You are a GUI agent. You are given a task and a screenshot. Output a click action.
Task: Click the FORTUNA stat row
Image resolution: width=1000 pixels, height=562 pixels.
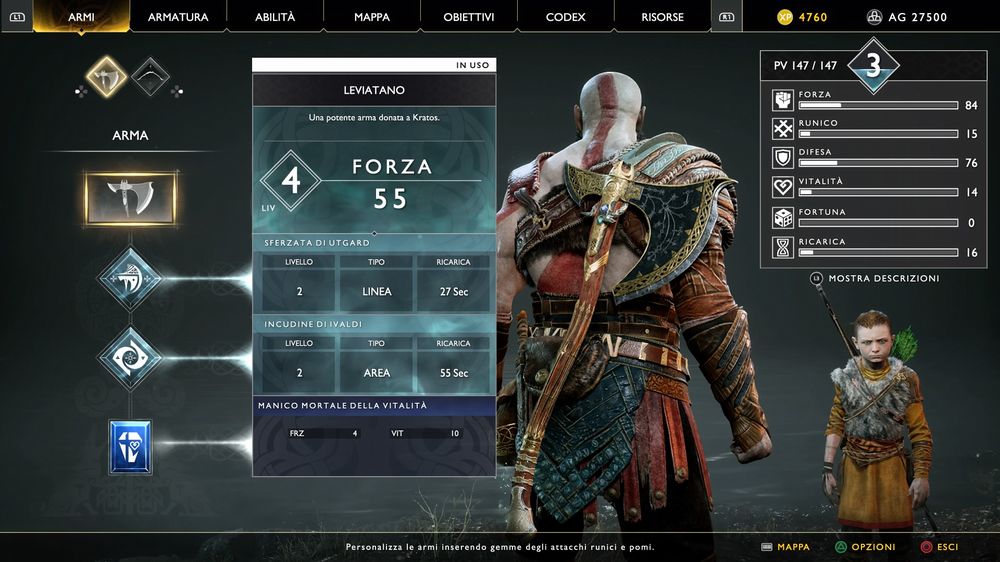(873, 217)
